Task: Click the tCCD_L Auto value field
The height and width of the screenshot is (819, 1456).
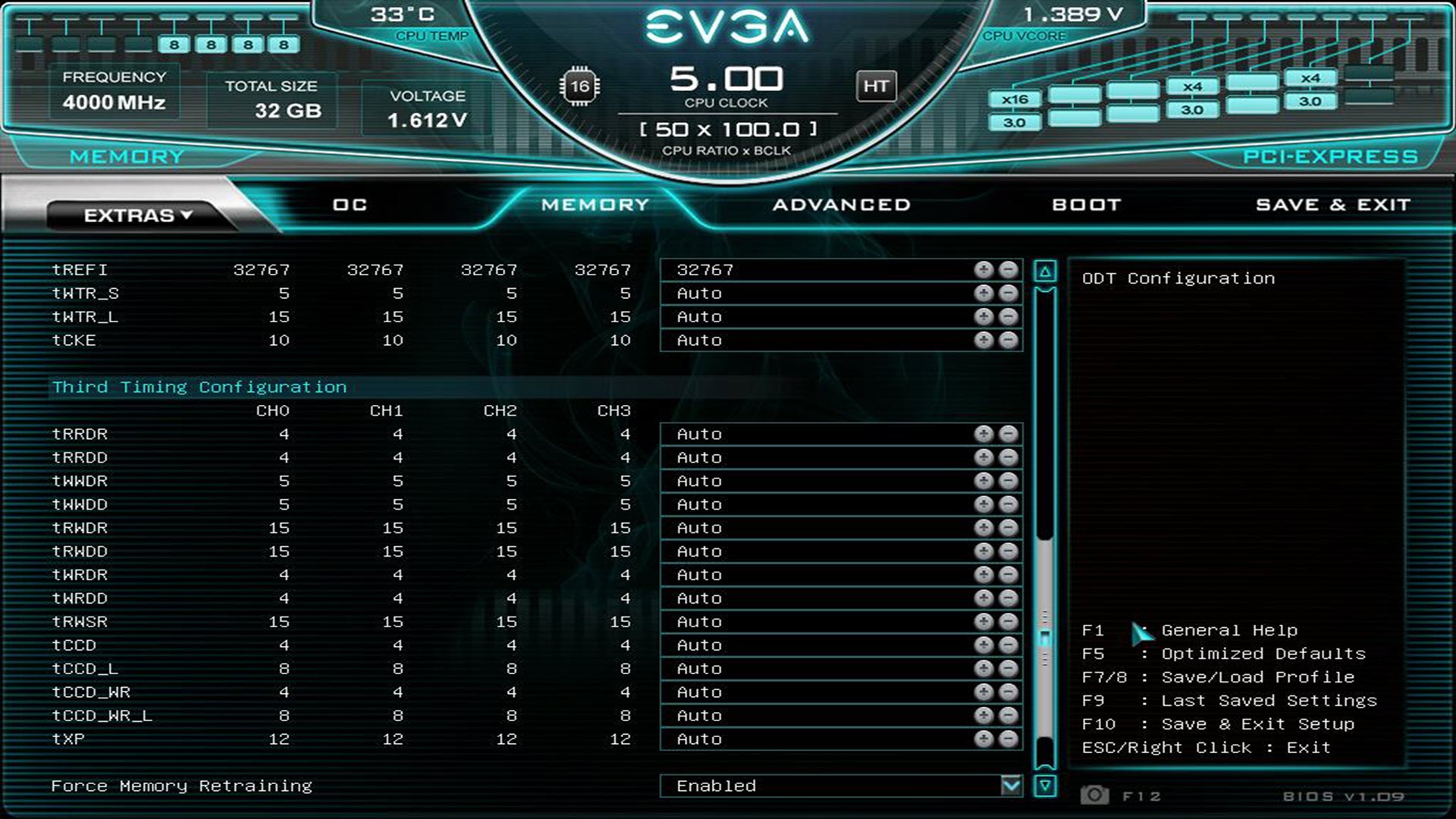Action: pos(815,669)
